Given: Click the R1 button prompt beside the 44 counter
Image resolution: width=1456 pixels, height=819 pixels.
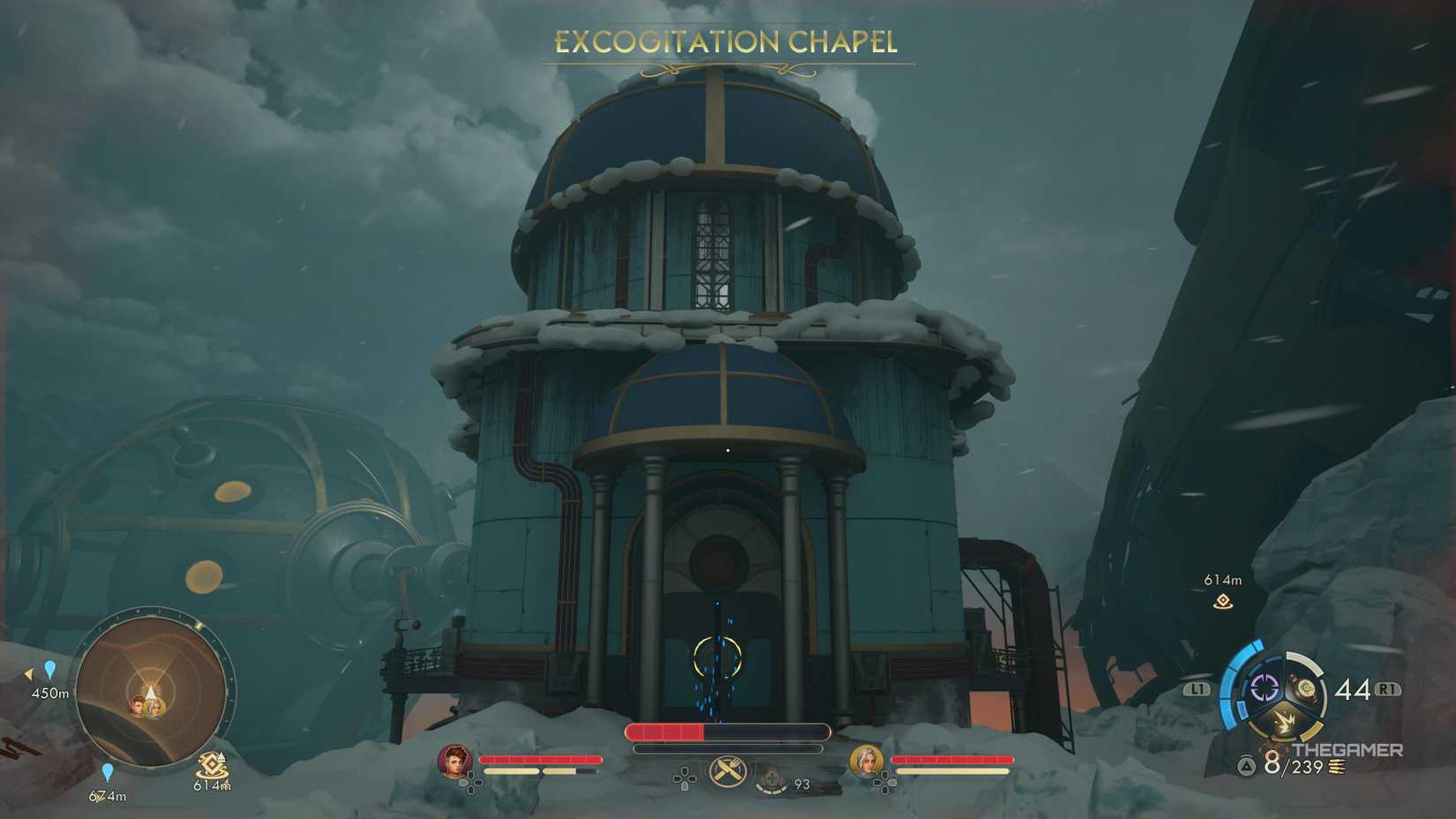Looking at the screenshot, I should pyautogui.click(x=1388, y=689).
